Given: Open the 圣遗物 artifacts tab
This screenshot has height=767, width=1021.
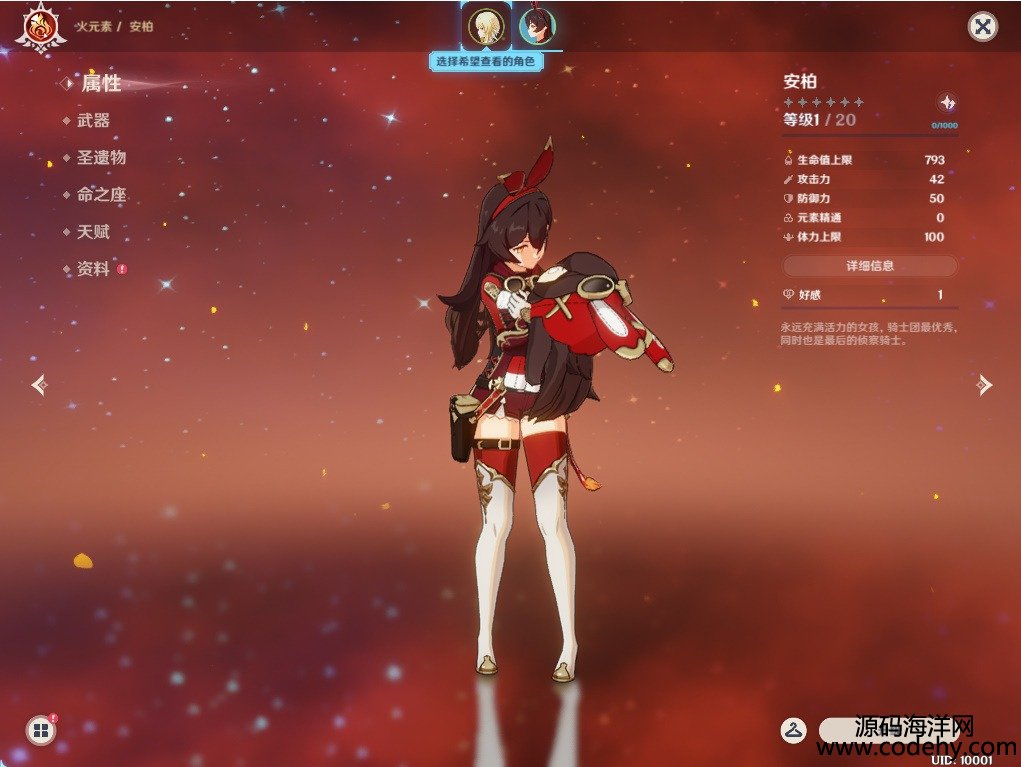Looking at the screenshot, I should coord(101,158).
